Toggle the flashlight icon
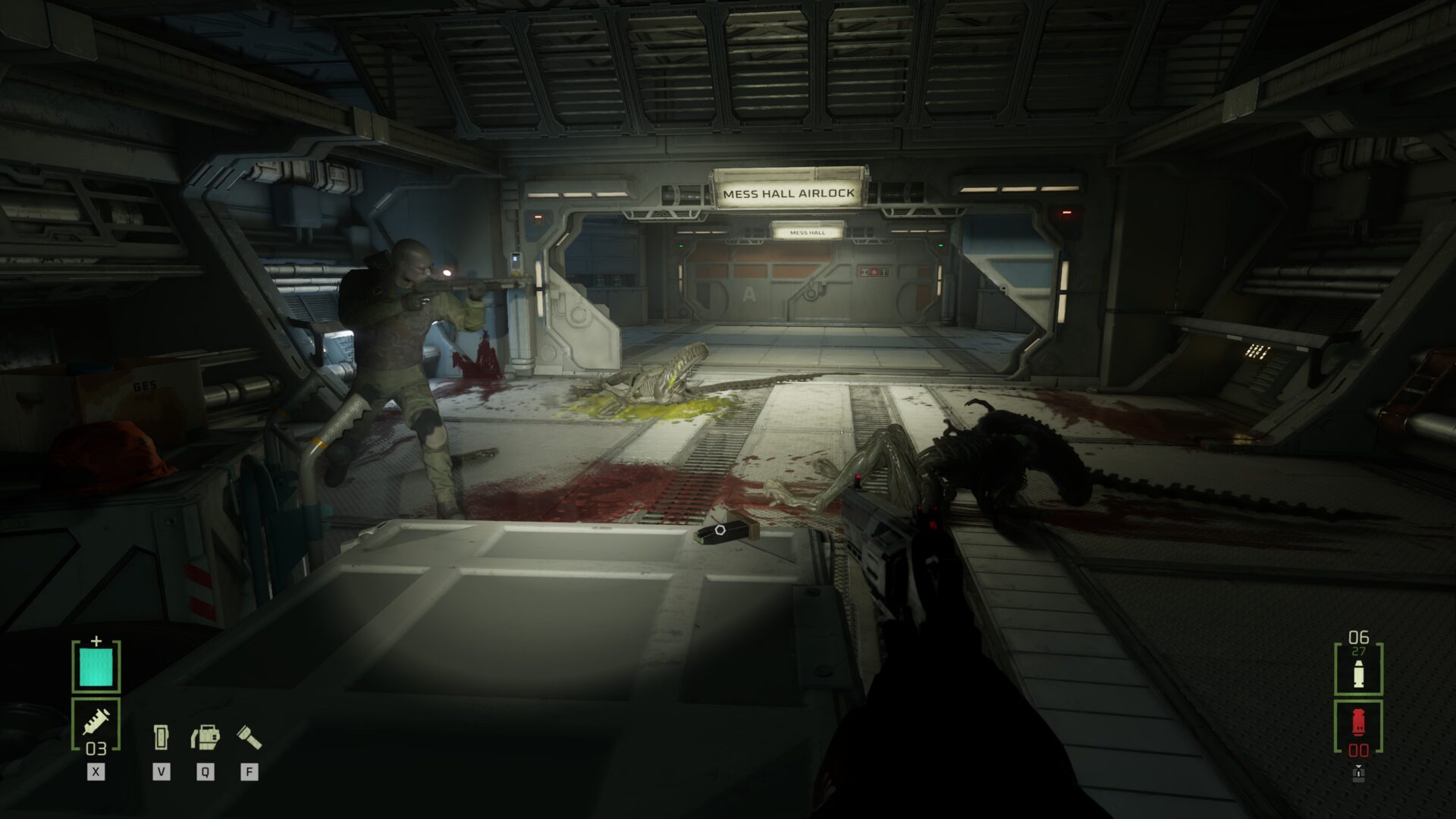 click(x=249, y=736)
